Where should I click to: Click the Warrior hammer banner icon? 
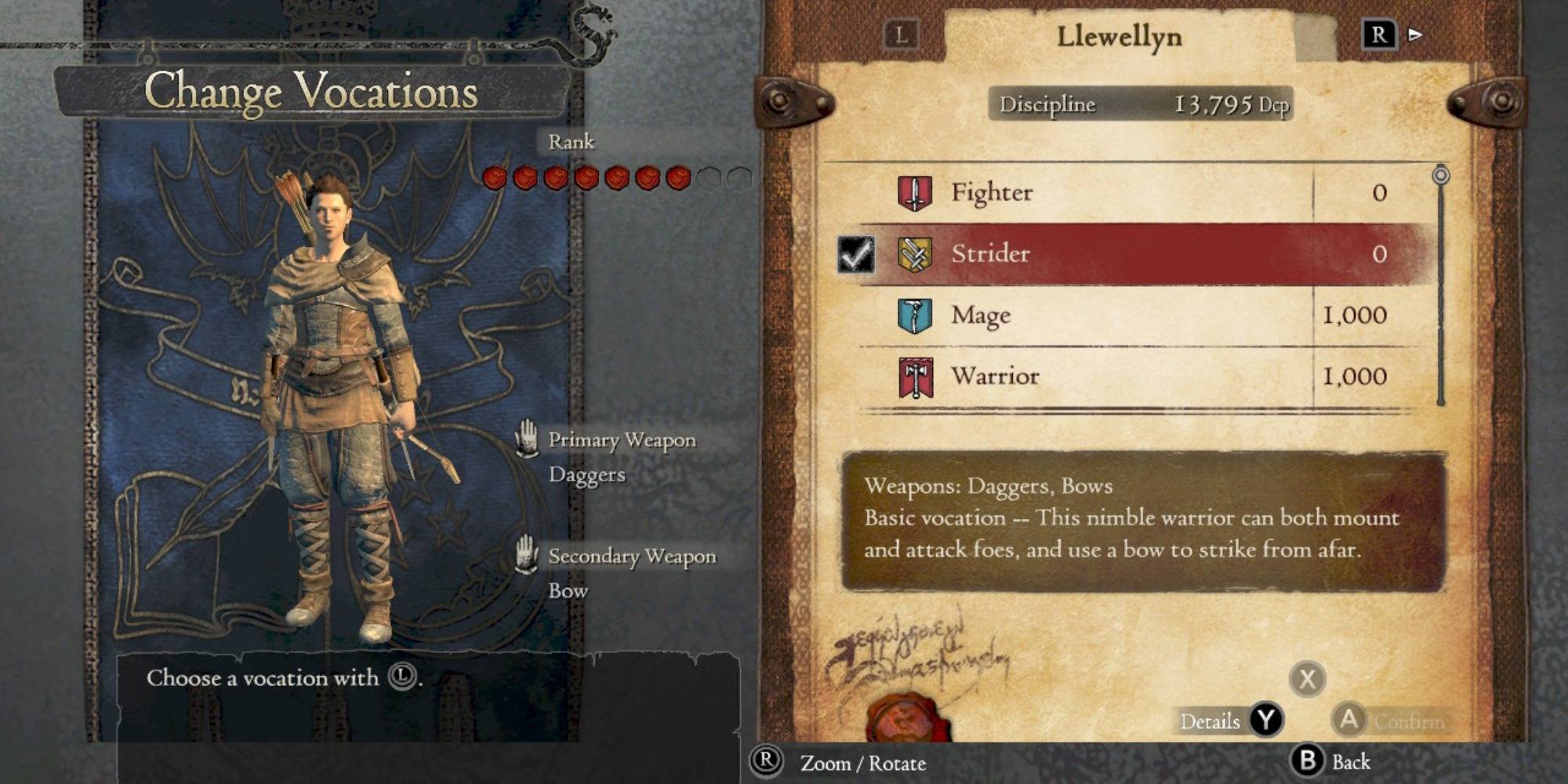pyautogui.click(x=915, y=377)
